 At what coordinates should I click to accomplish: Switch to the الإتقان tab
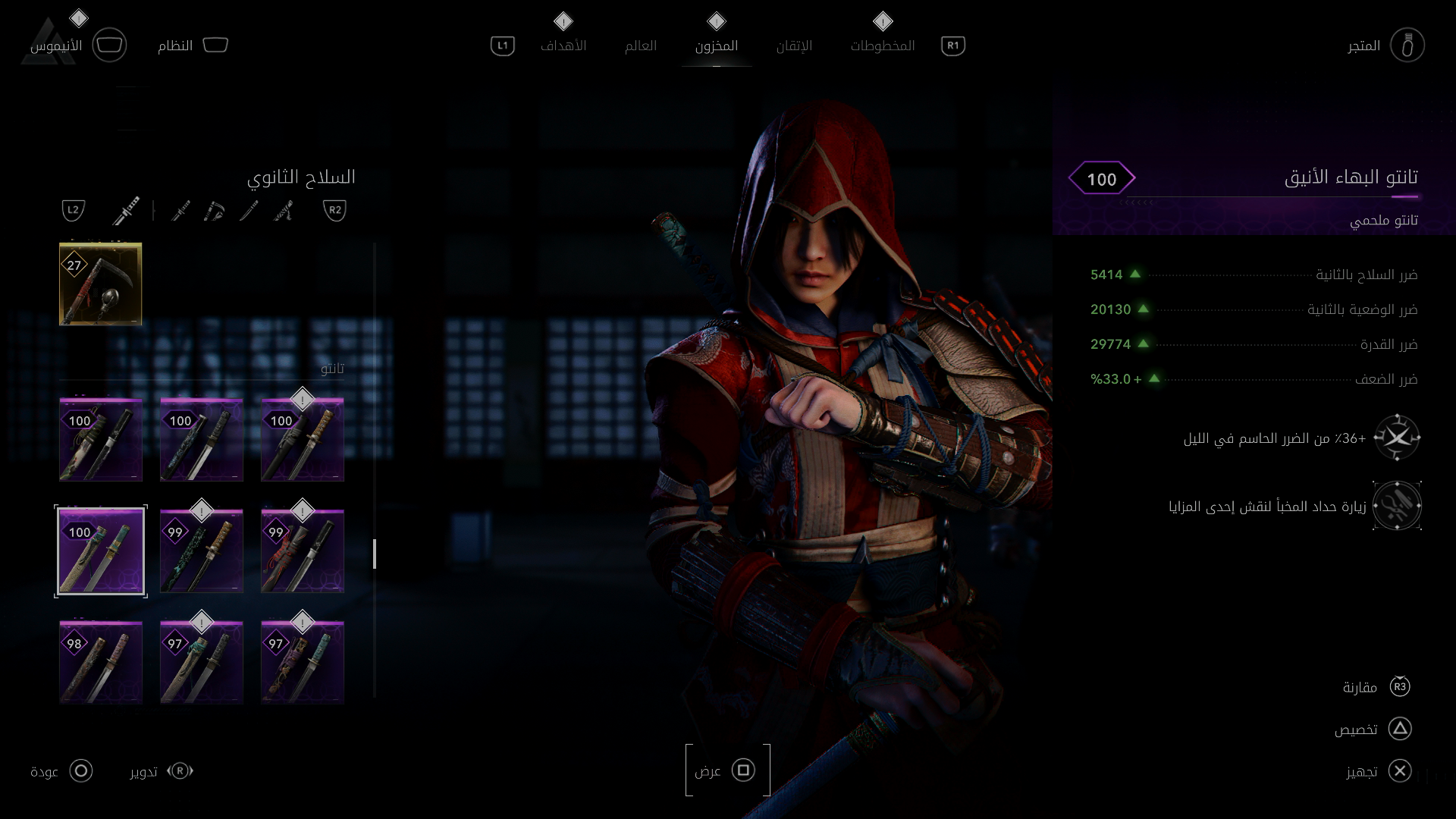pos(794,45)
